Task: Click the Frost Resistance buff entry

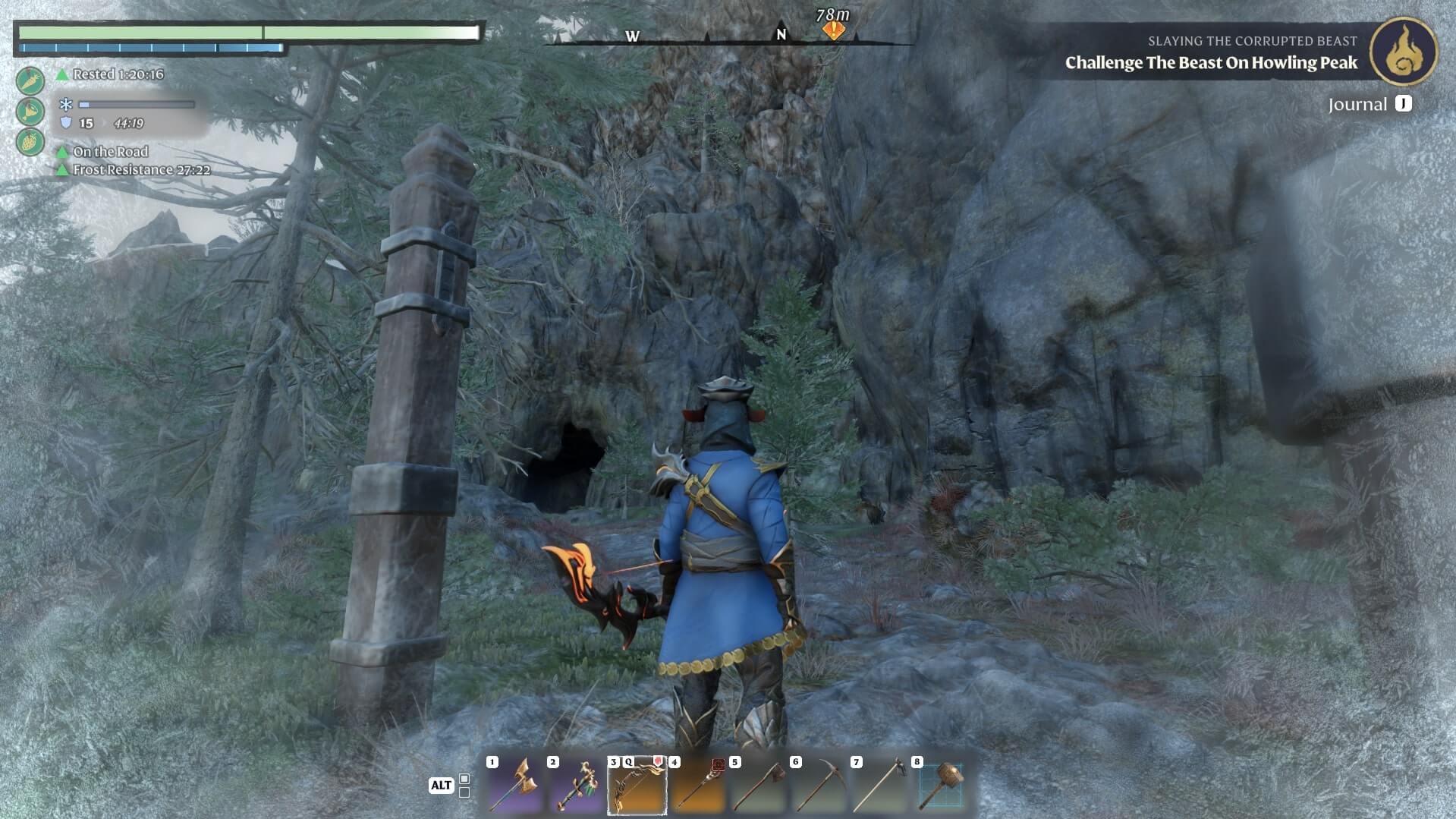Action: tap(140, 170)
